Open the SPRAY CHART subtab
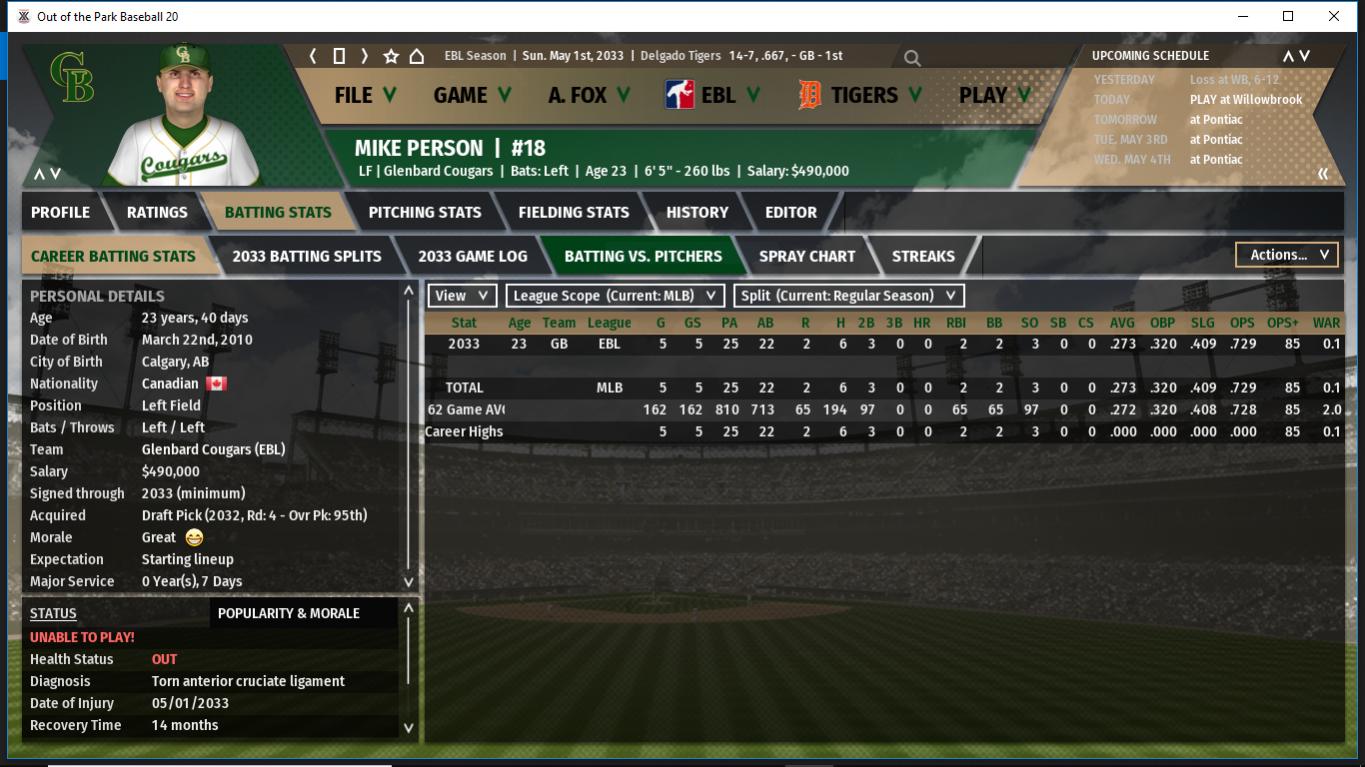Image resolution: width=1365 pixels, height=767 pixels. click(806, 256)
